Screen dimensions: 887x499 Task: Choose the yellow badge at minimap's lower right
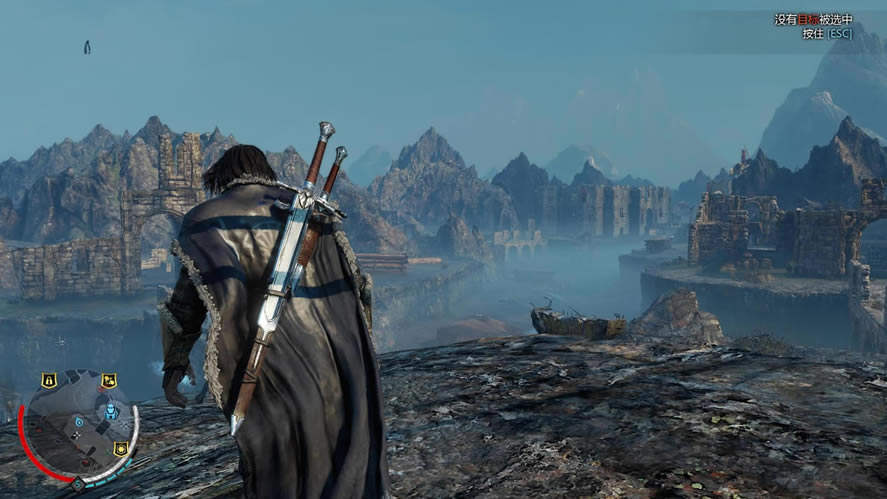121,448
